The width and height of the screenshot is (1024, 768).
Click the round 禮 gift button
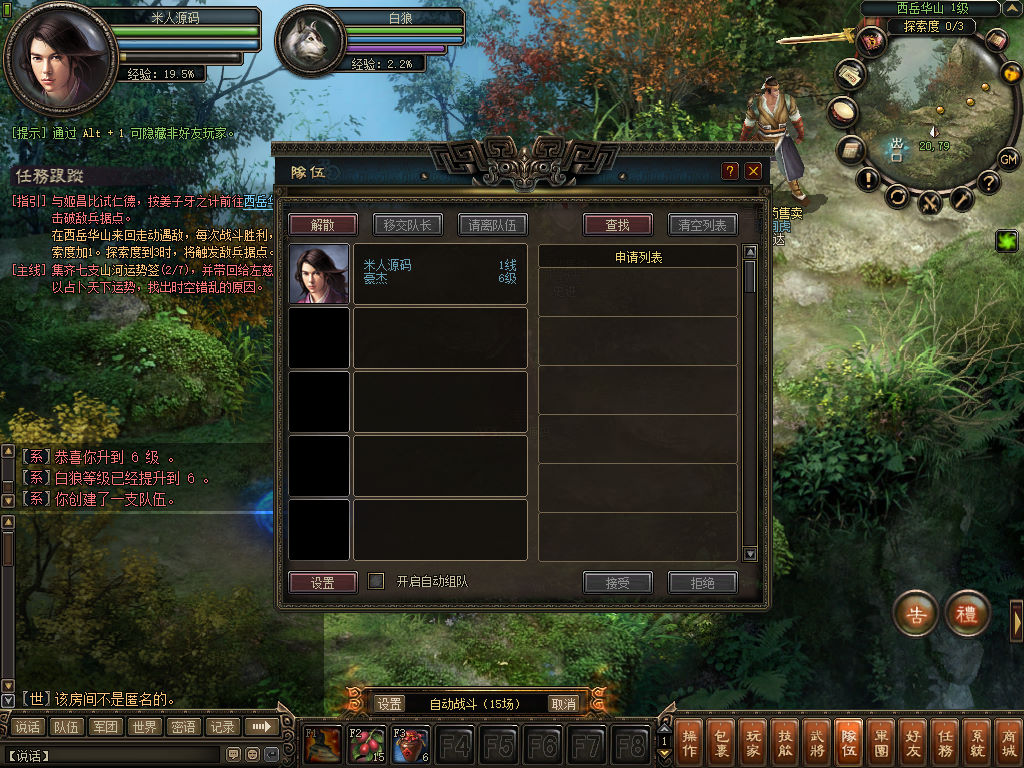point(967,614)
